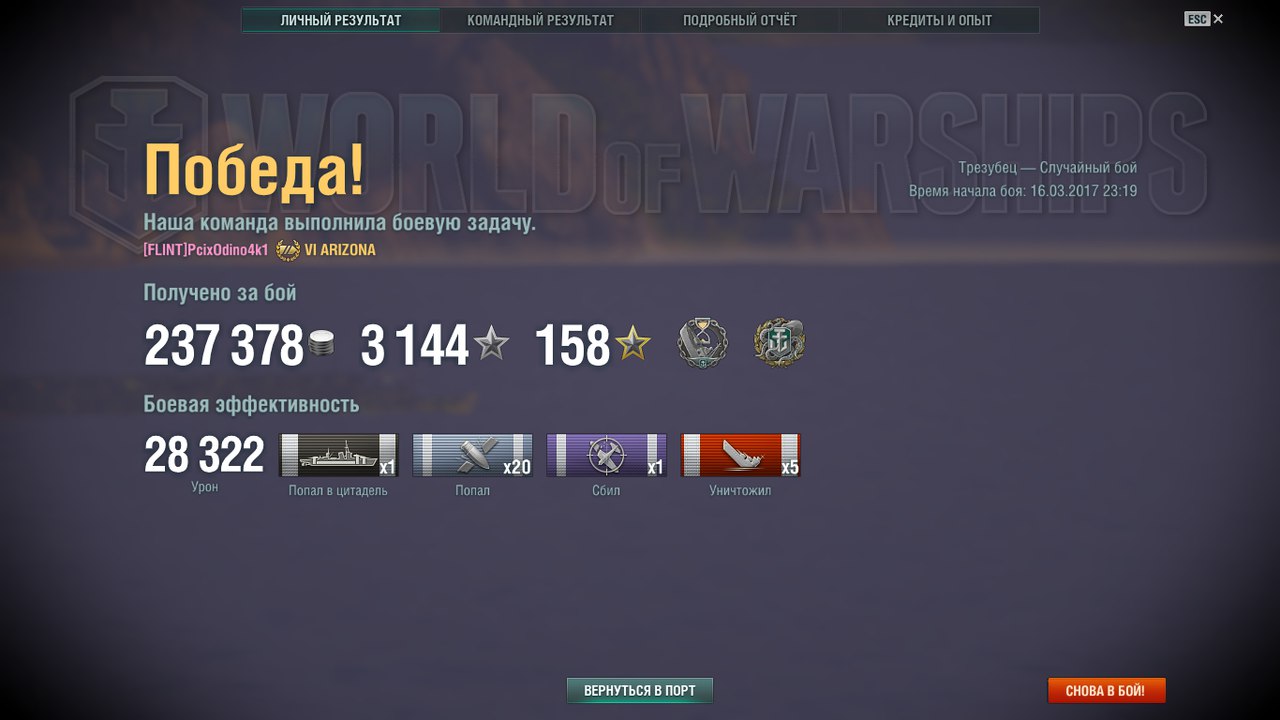Open the 'Уничтожил' destroyed ribbon
The height and width of the screenshot is (720, 1280).
tap(740, 455)
